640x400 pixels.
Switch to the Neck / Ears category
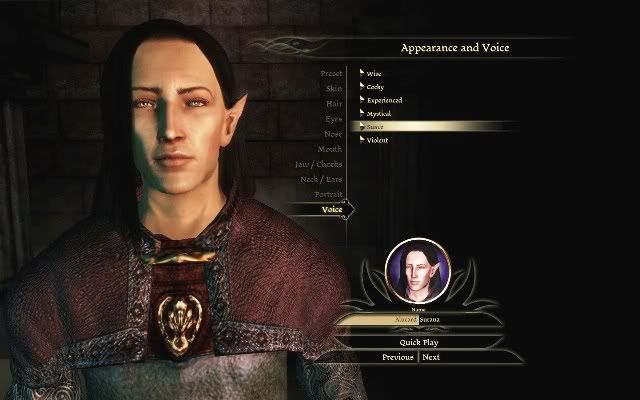click(321, 179)
